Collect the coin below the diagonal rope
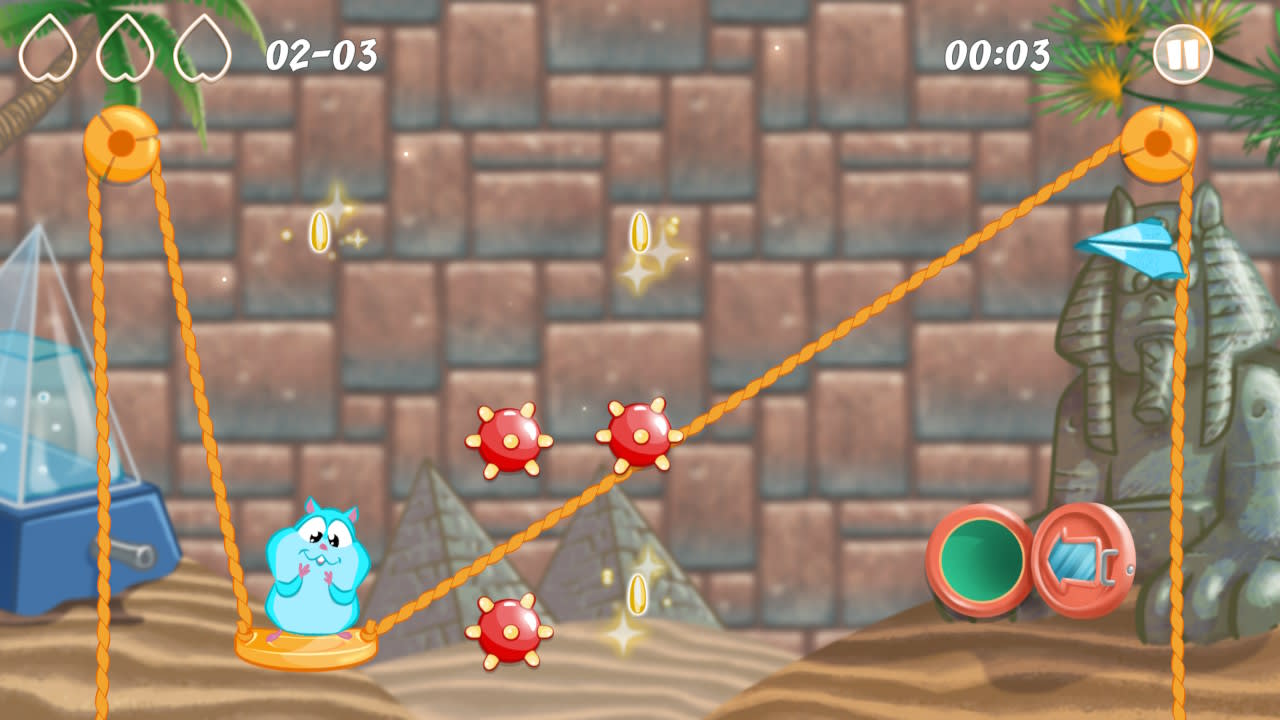 pos(637,592)
